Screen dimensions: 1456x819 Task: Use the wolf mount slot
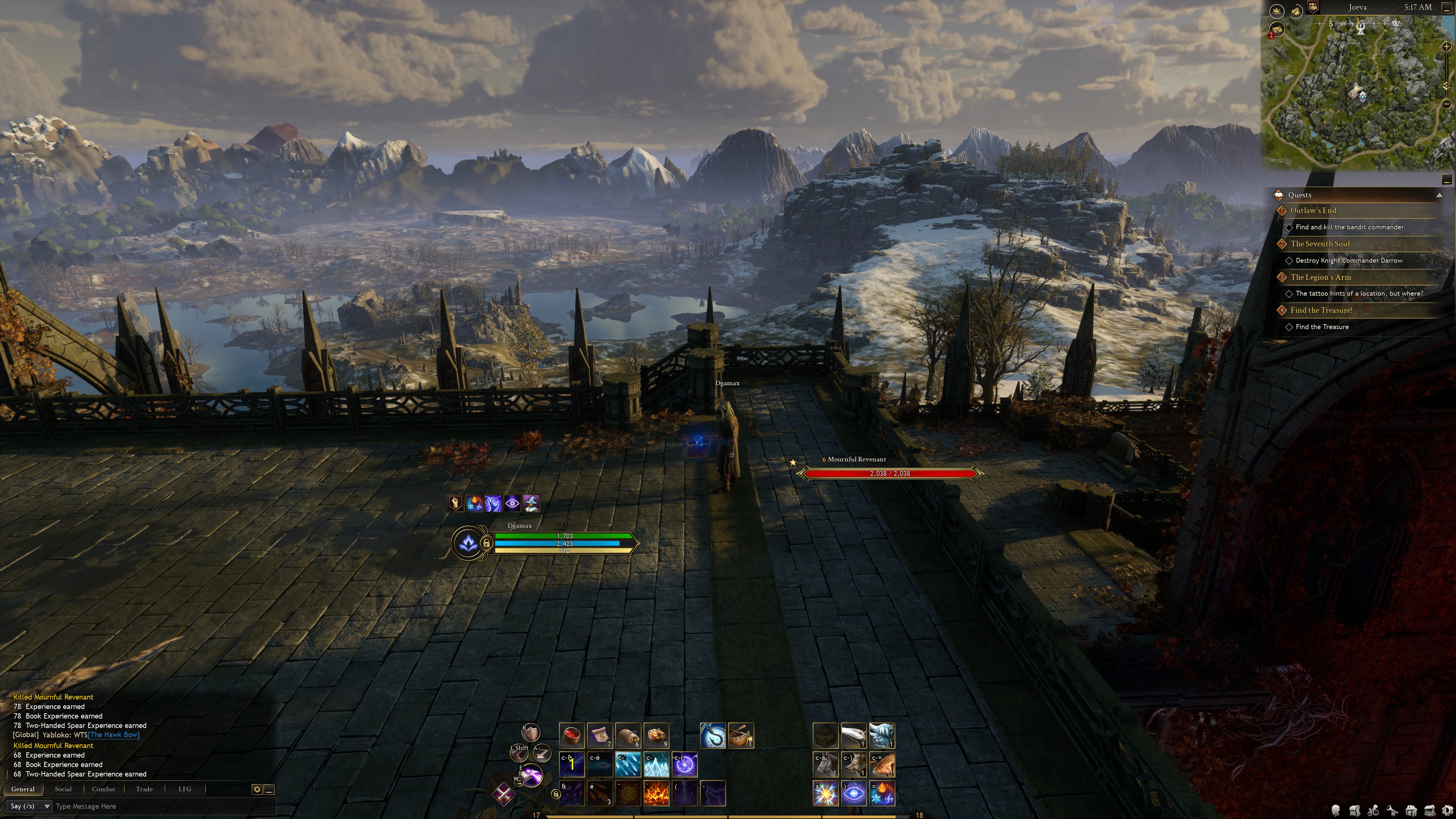(854, 764)
